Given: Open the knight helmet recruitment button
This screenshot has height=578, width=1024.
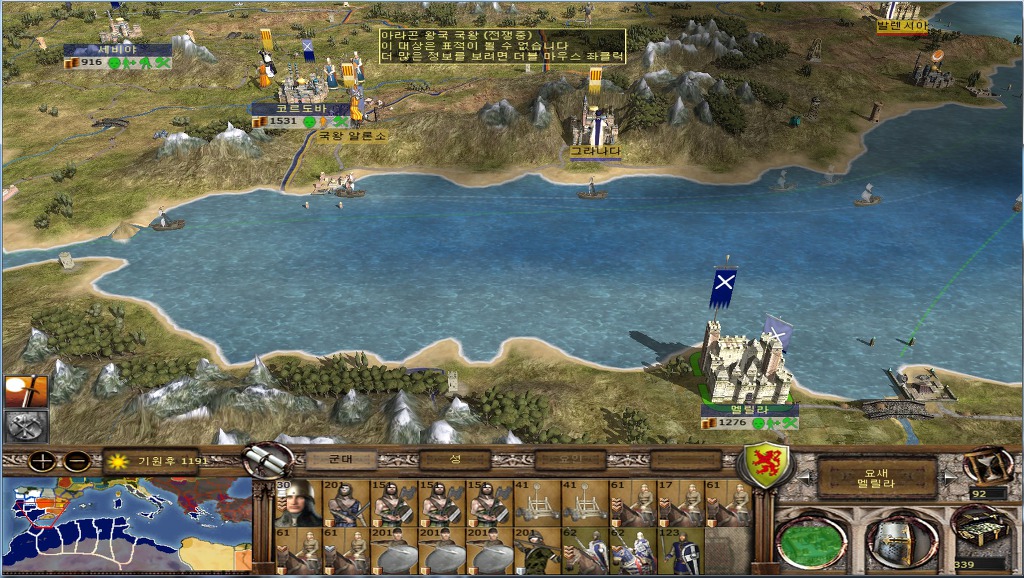Looking at the screenshot, I should [897, 541].
